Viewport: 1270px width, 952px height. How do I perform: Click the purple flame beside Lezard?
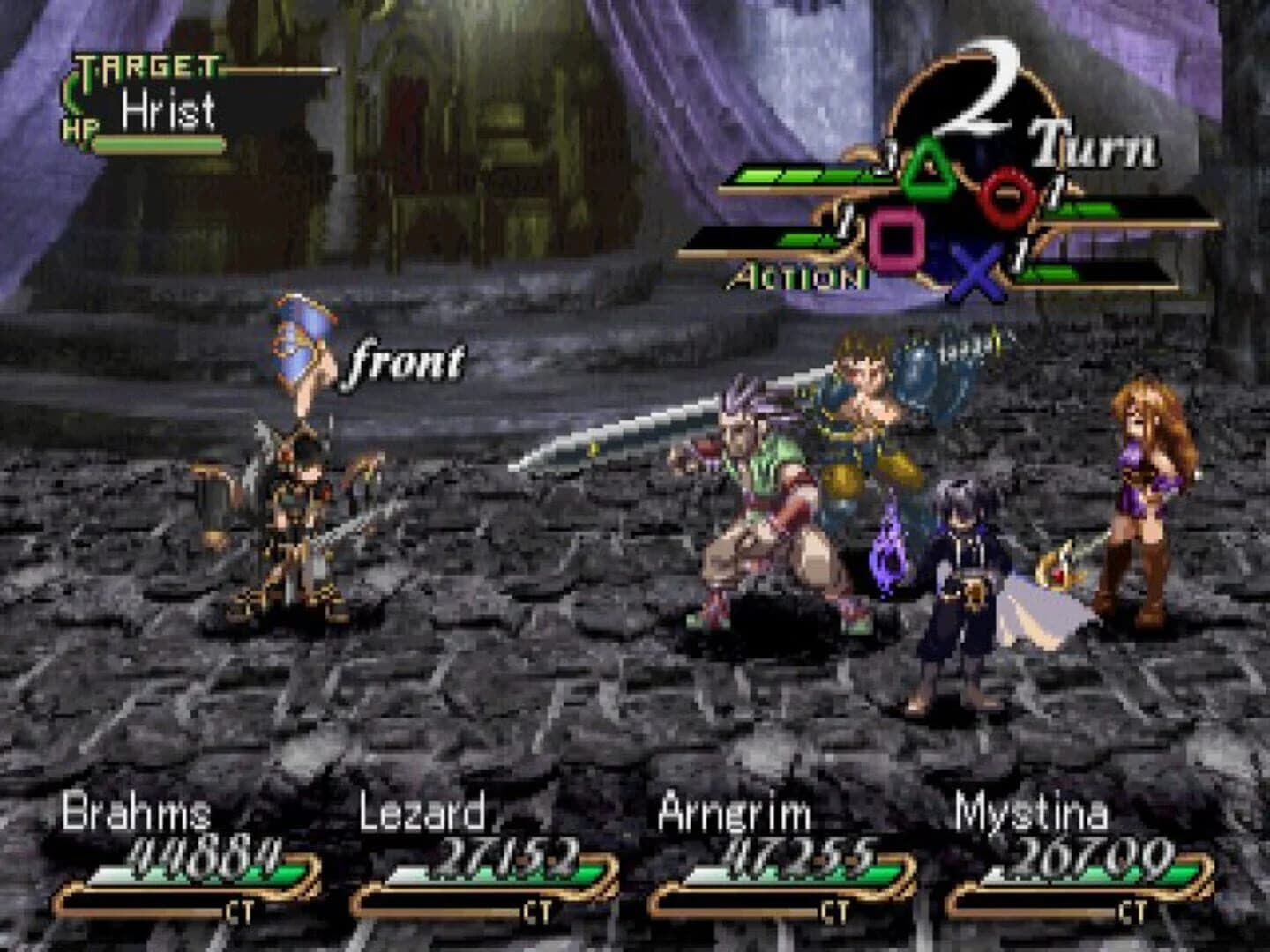tap(886, 554)
